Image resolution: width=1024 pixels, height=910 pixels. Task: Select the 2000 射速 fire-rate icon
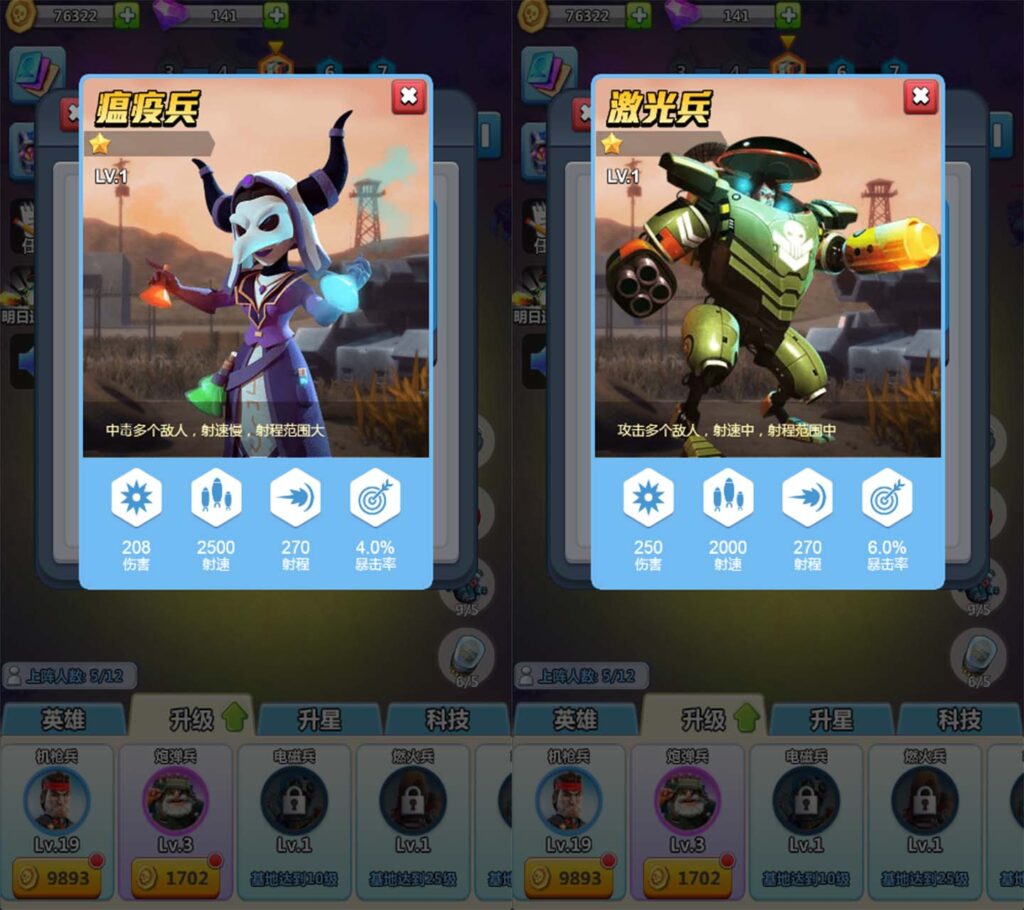[728, 497]
